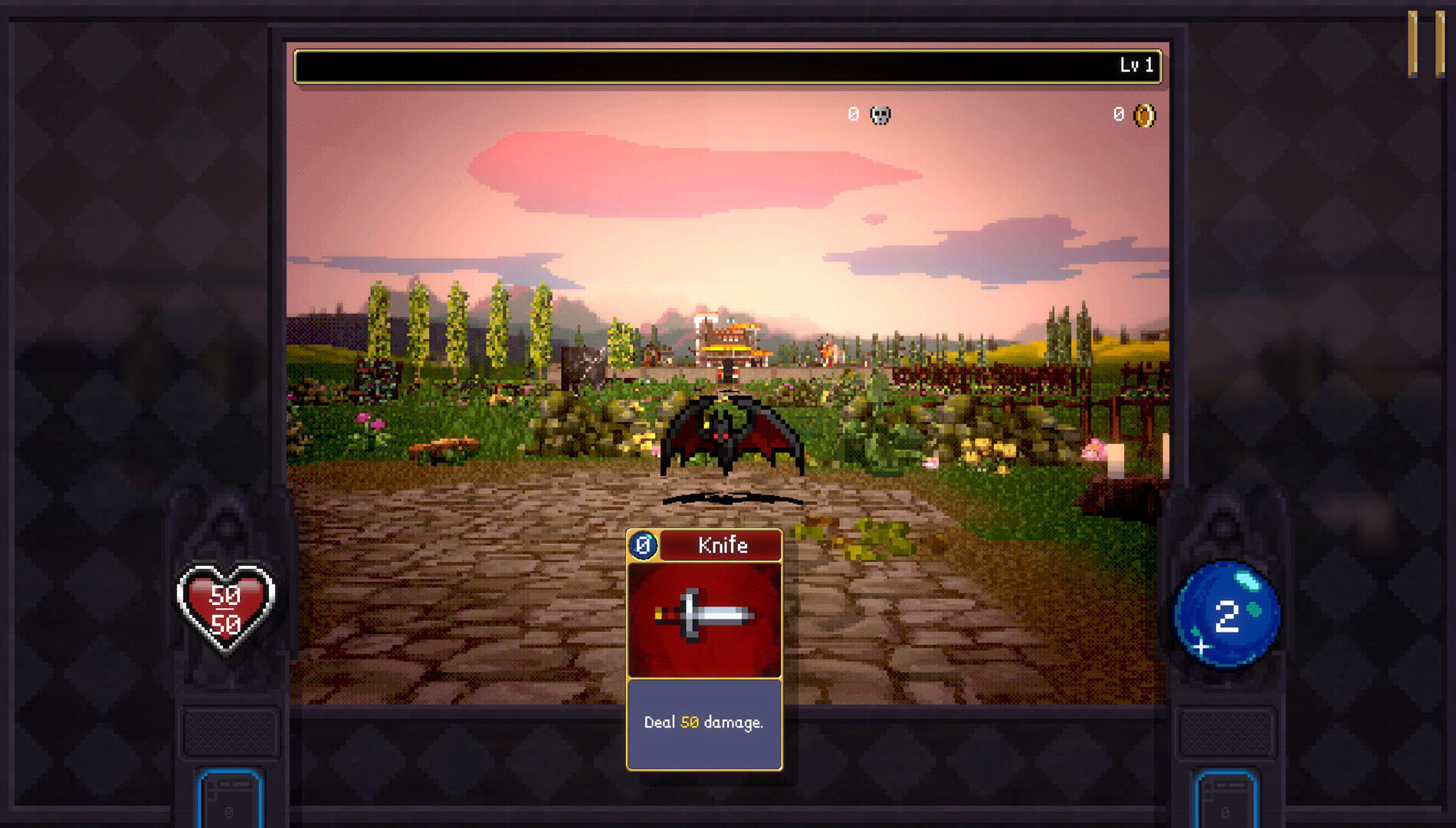
Task: Click the gold coin currency icon
Action: click(1145, 113)
